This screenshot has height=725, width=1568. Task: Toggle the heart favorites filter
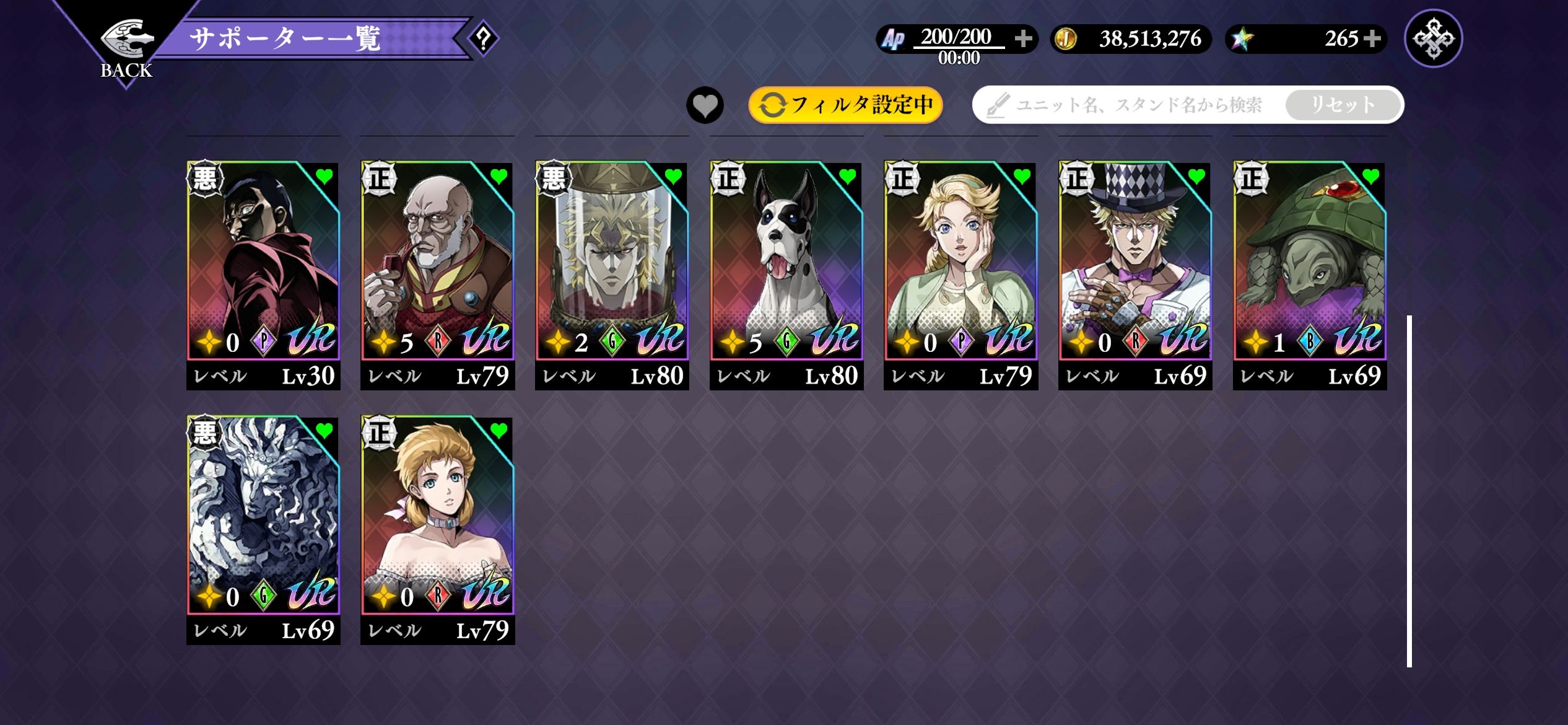pos(705,105)
